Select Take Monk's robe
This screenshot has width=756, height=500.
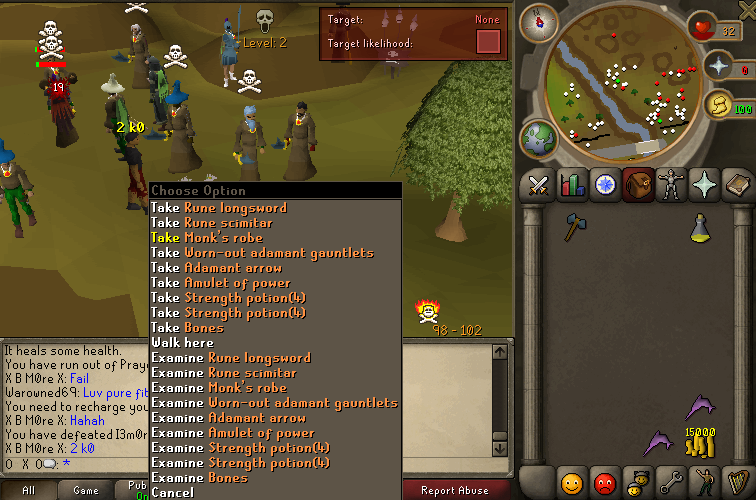tap(207, 238)
